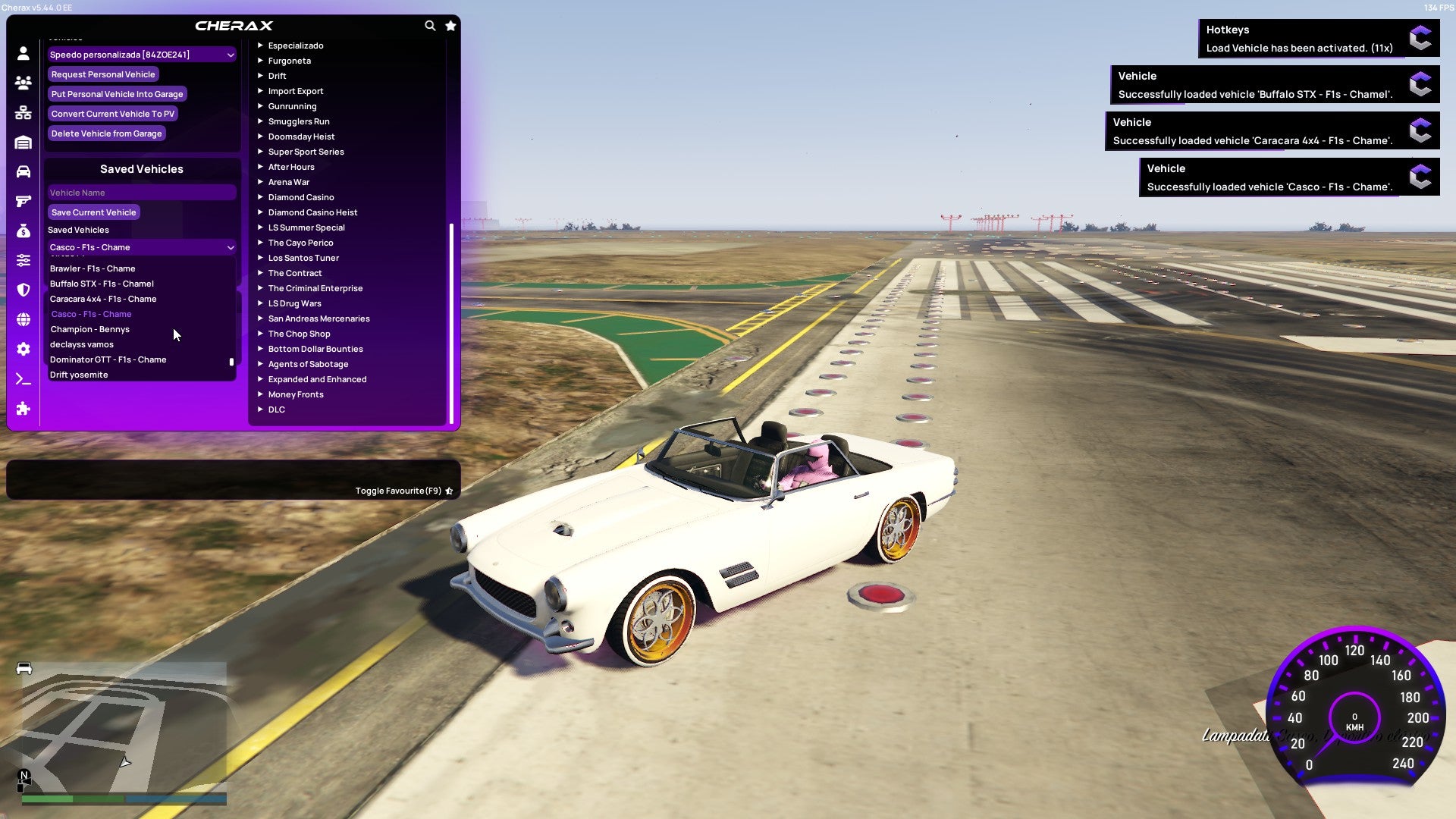This screenshot has height=819, width=1456.
Task: Open the Los Santos Tuner menu entry
Action: pos(303,258)
